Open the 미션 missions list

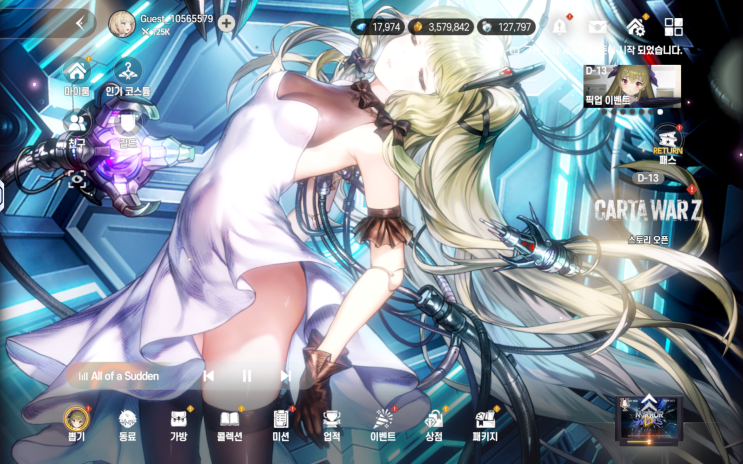click(281, 422)
